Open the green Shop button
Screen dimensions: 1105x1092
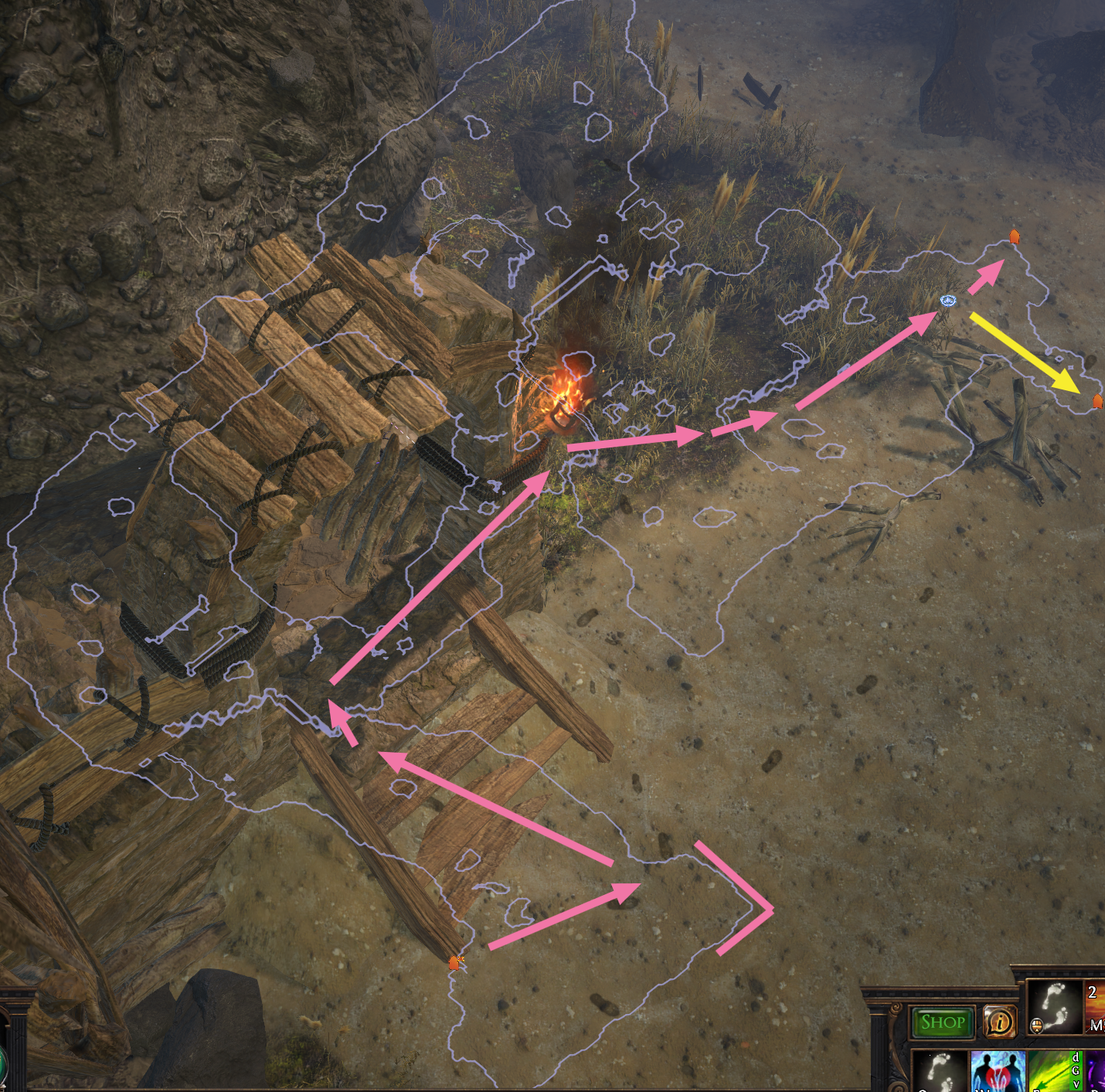coord(942,1022)
